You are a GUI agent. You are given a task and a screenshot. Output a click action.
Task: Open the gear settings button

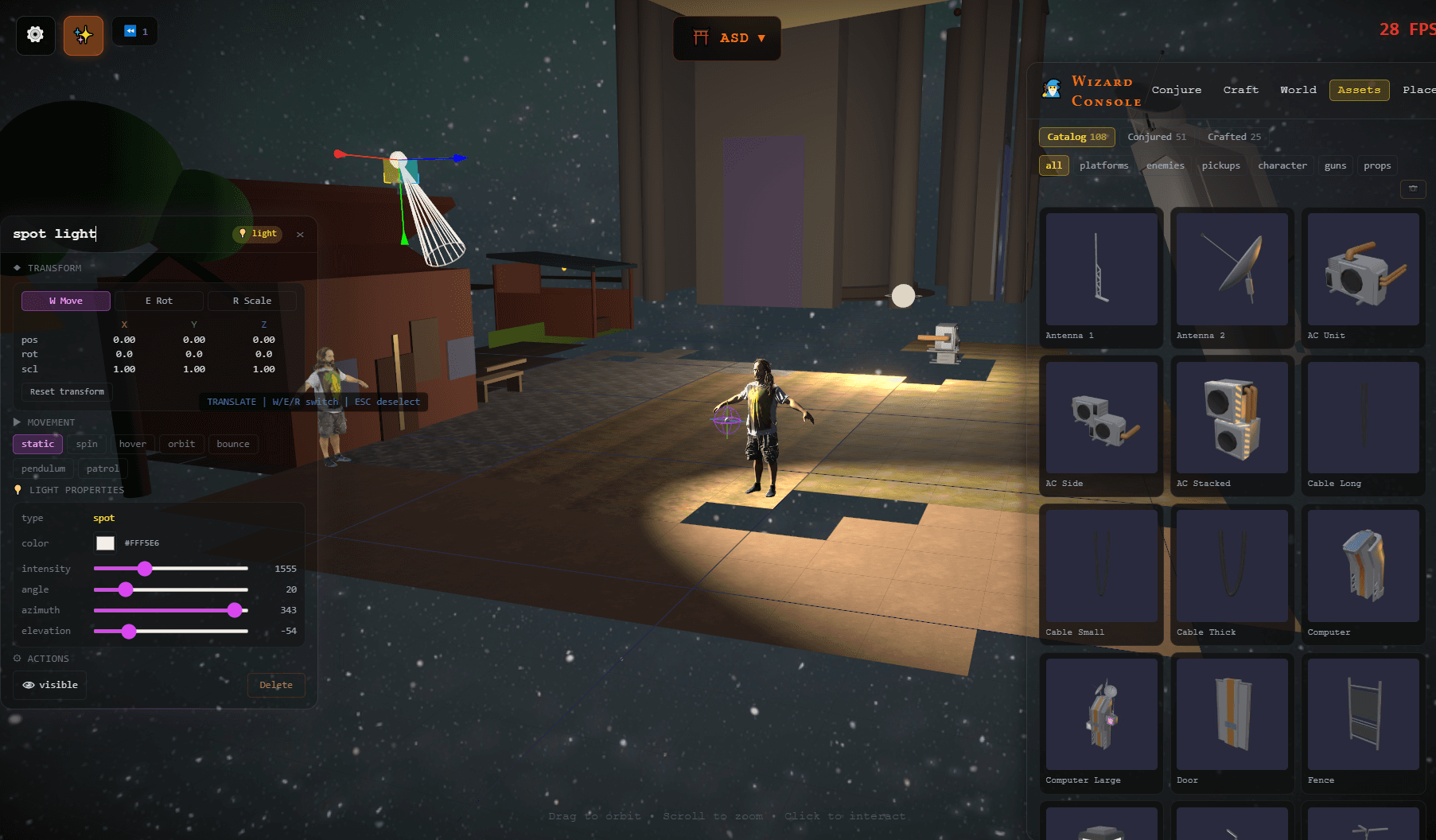click(x=35, y=35)
